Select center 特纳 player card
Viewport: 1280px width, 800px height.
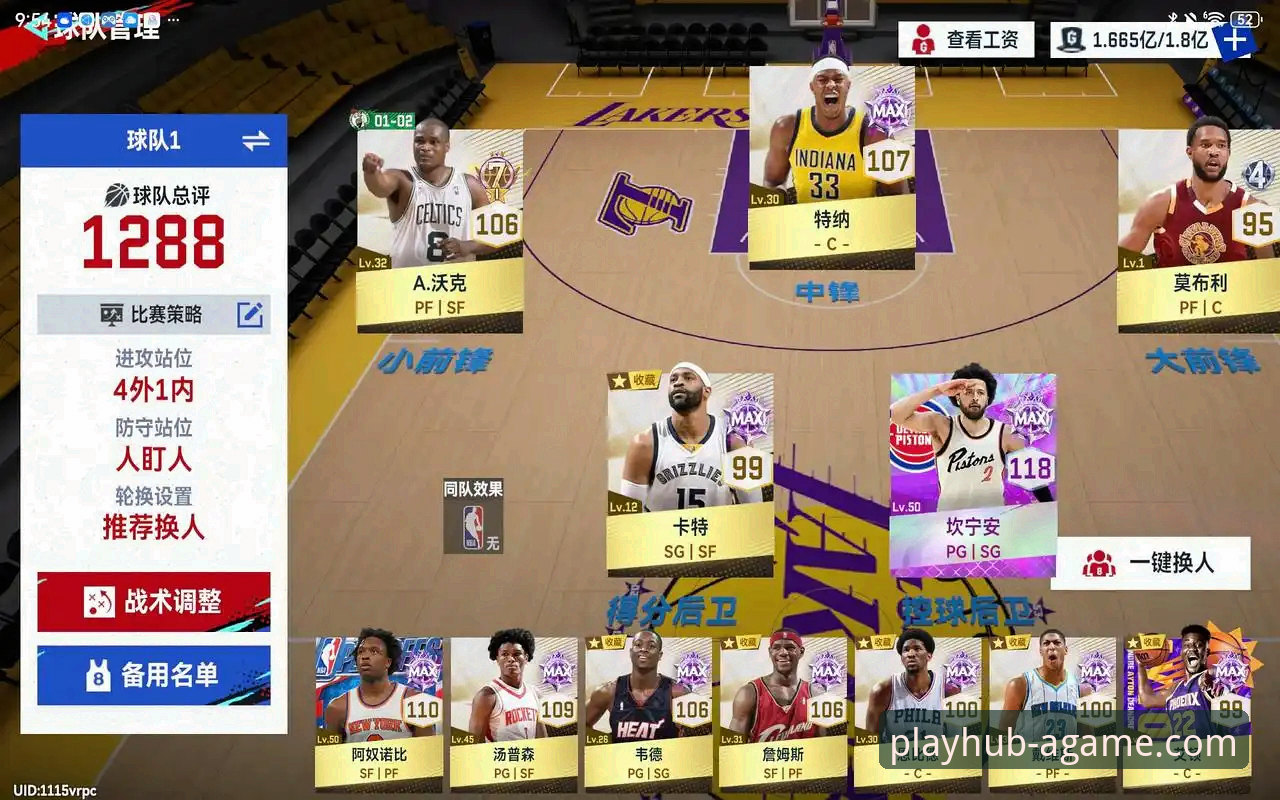click(831, 167)
